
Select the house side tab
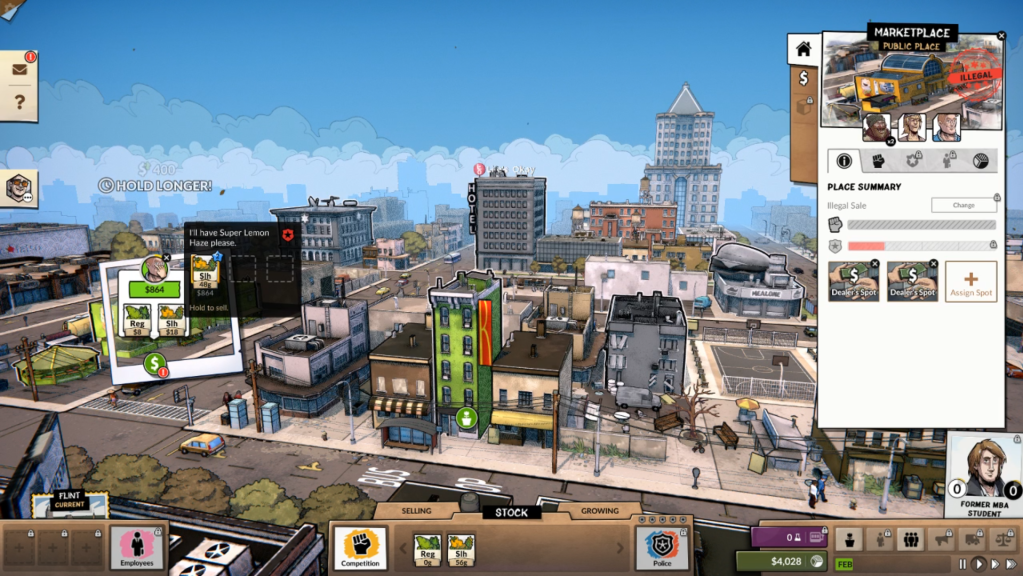click(x=803, y=48)
